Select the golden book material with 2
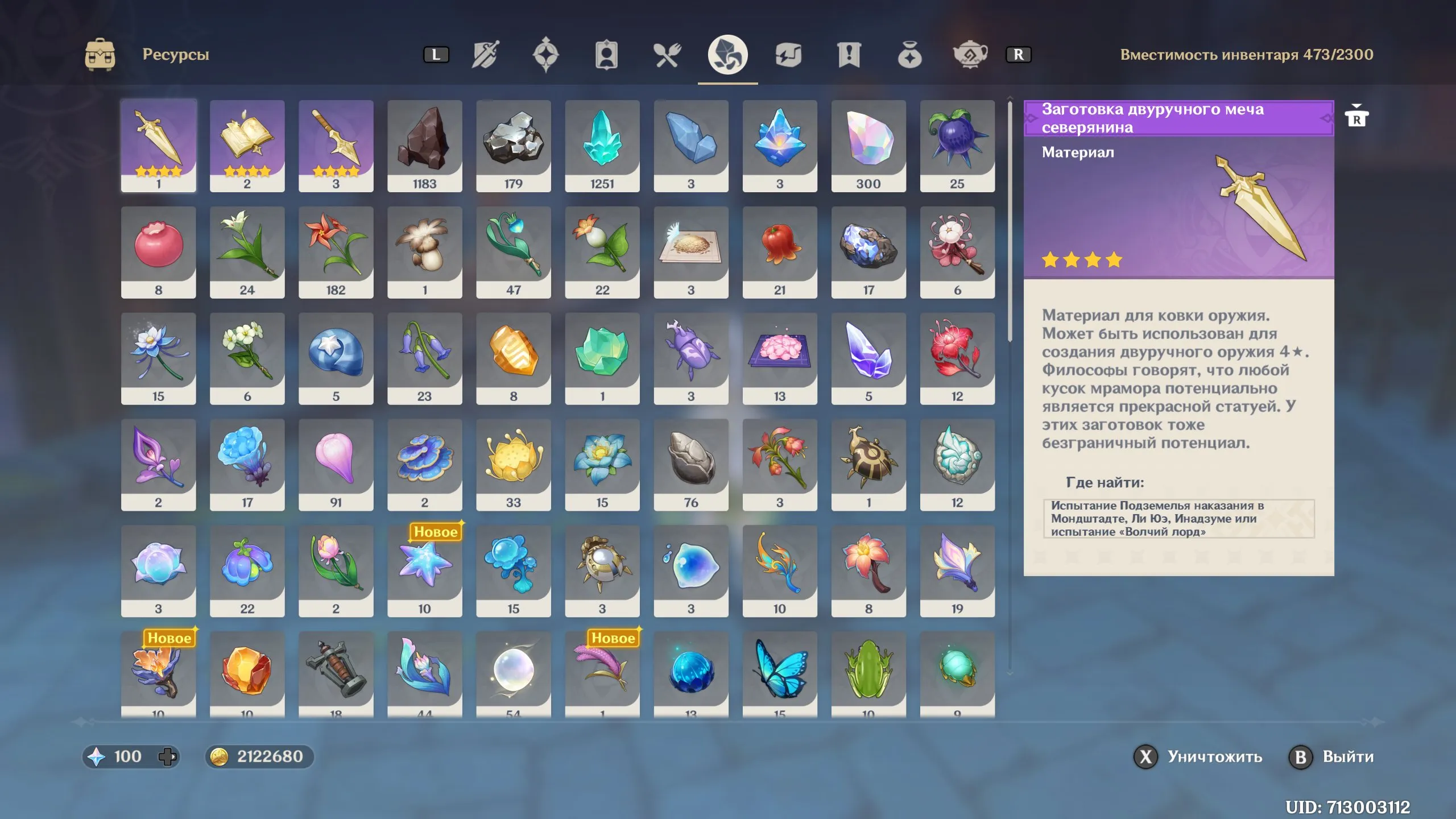This screenshot has height=819, width=1456. tap(247, 146)
